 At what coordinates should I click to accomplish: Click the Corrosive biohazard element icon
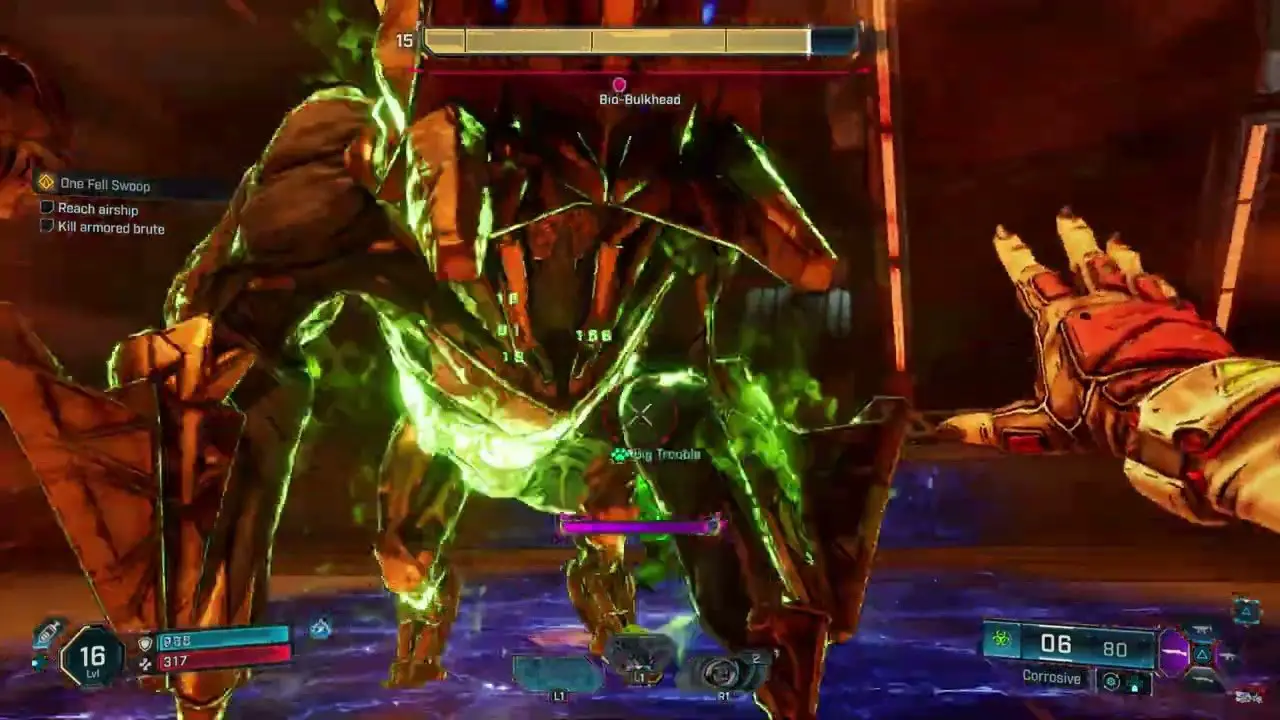[1001, 640]
